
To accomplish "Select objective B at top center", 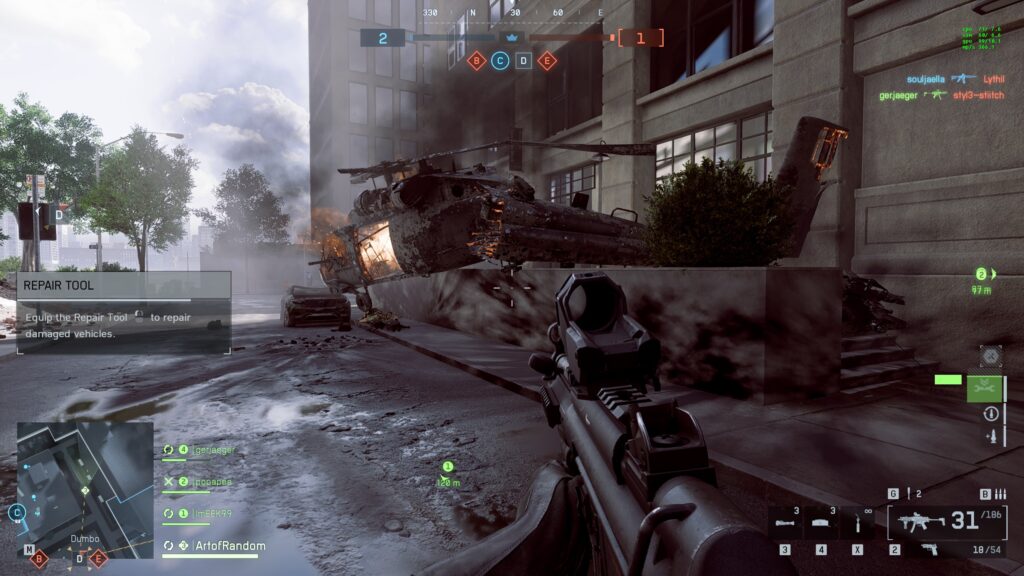I will pyautogui.click(x=477, y=61).
